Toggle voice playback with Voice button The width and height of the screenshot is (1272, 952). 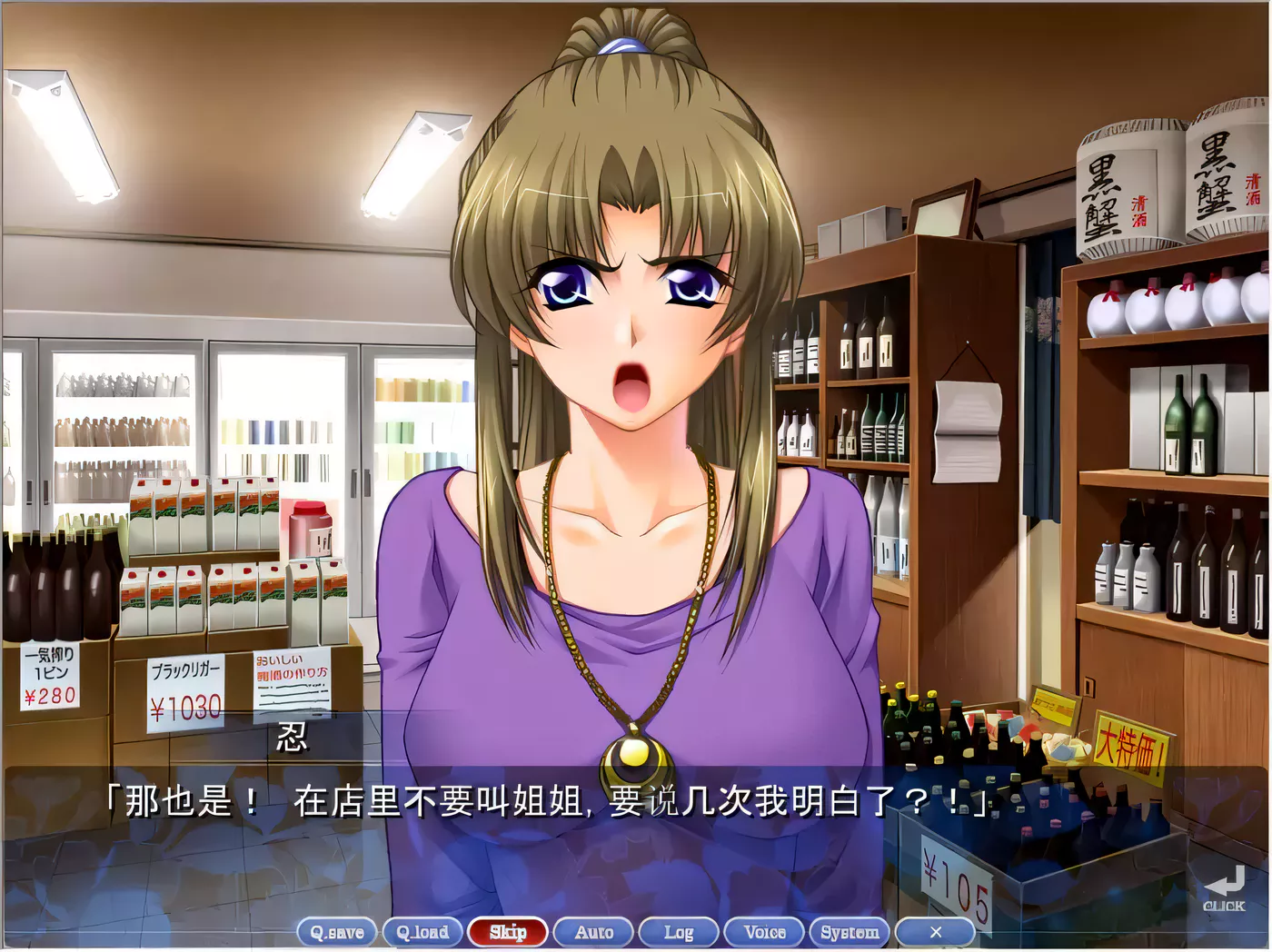(763, 932)
